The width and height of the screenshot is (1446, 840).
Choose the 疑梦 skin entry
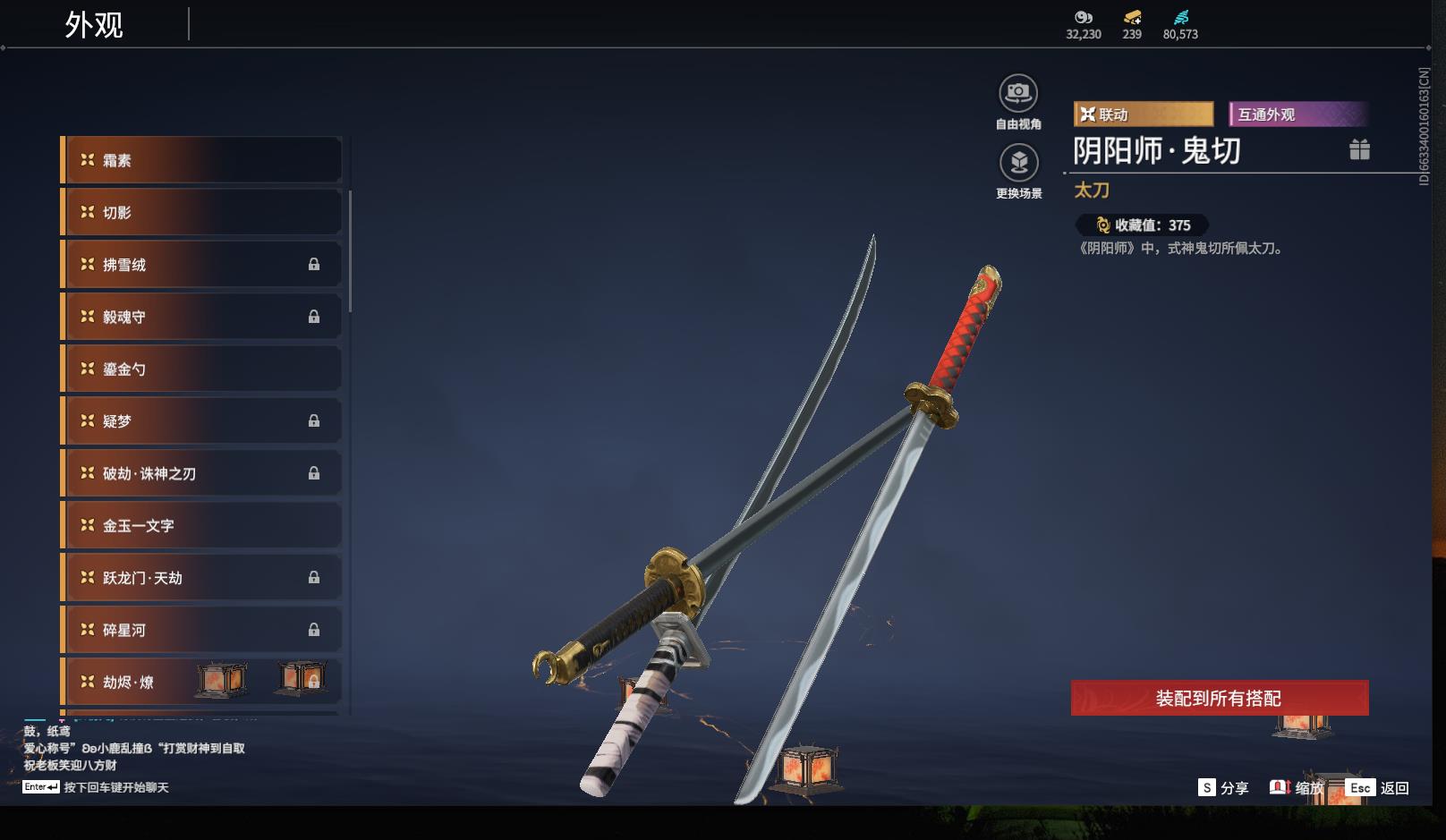(x=201, y=420)
